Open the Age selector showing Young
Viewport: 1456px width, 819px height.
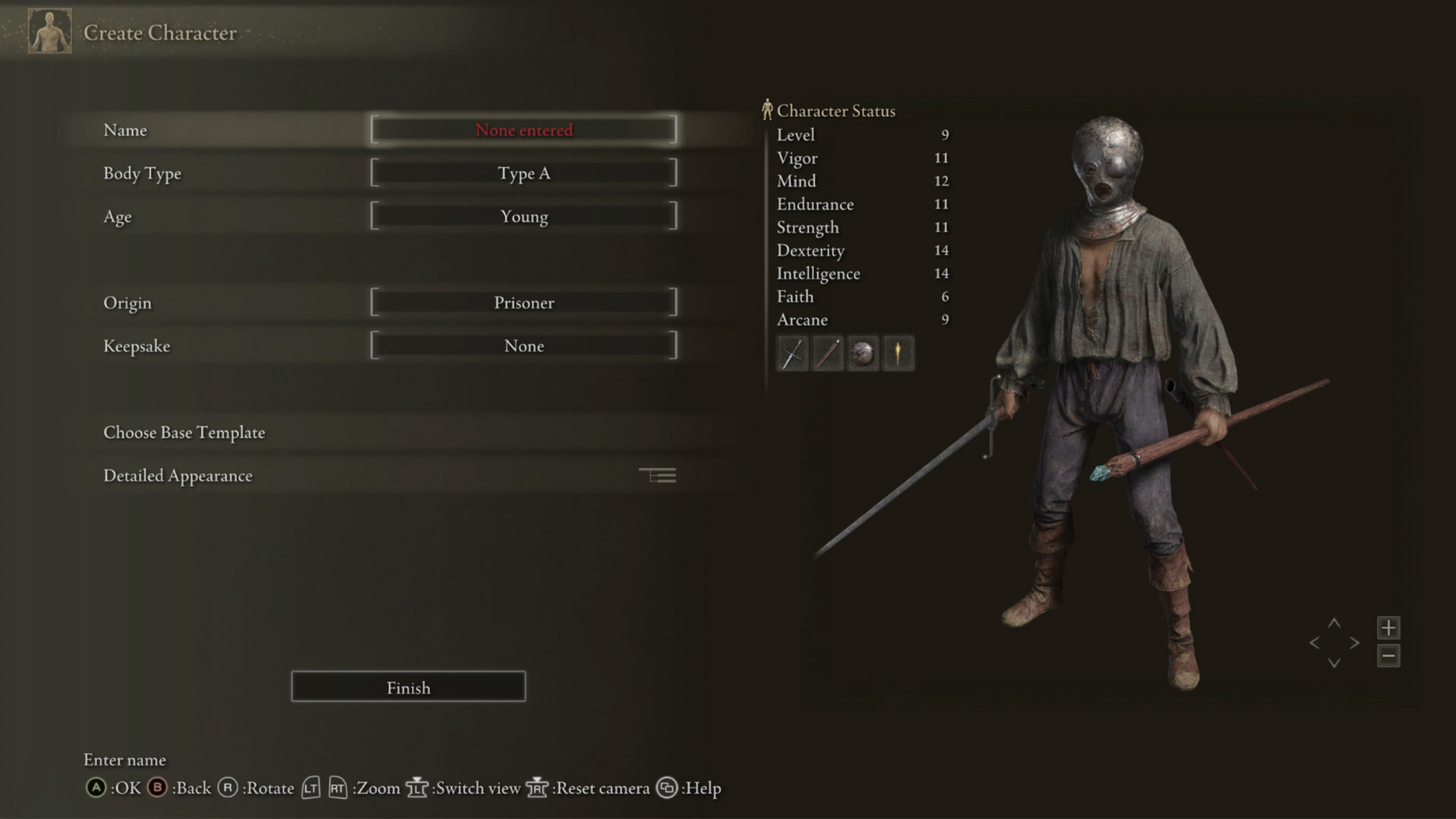pyautogui.click(x=524, y=216)
